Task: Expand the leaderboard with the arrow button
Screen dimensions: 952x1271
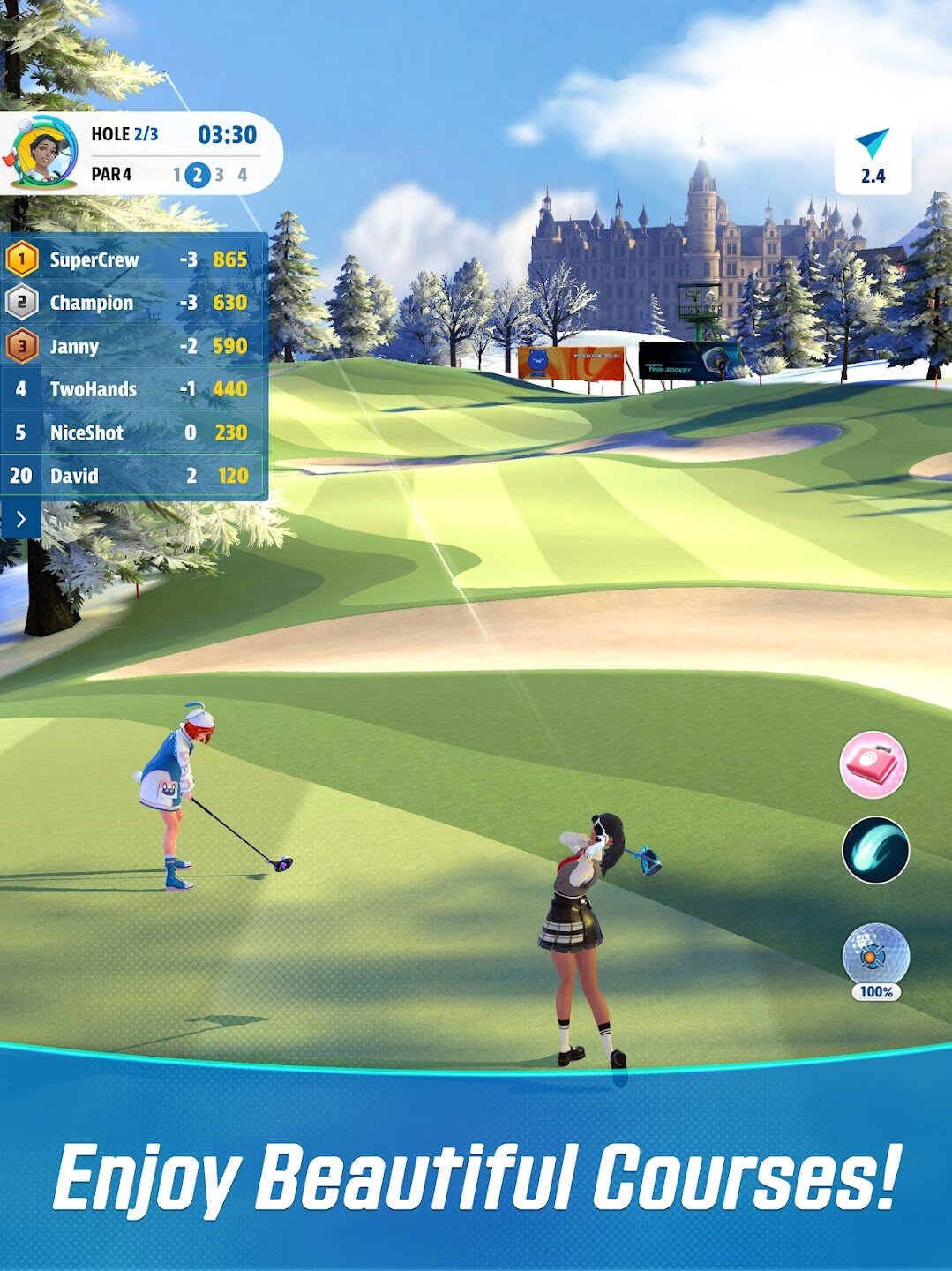Action: coord(20,520)
